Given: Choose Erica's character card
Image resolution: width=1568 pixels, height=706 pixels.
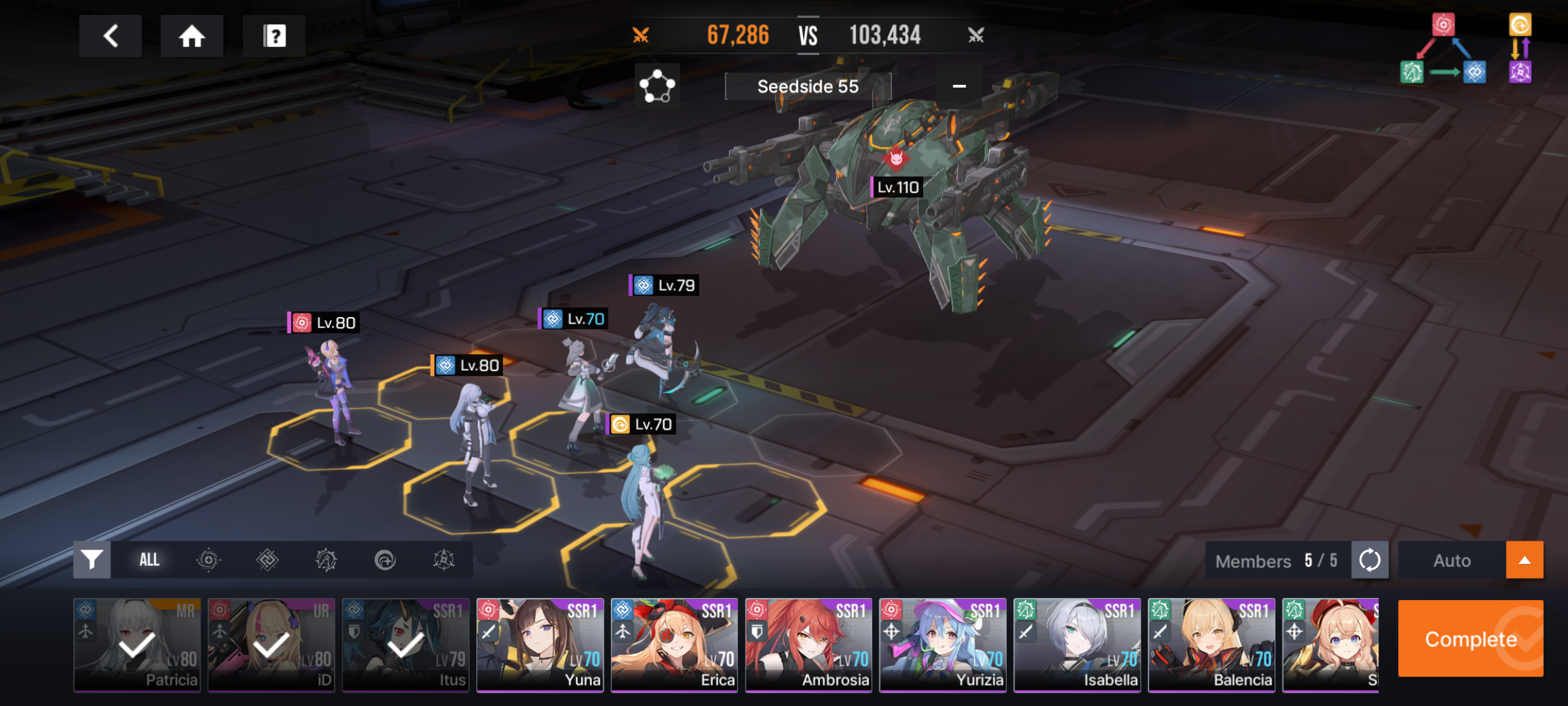Looking at the screenshot, I should tap(674, 645).
